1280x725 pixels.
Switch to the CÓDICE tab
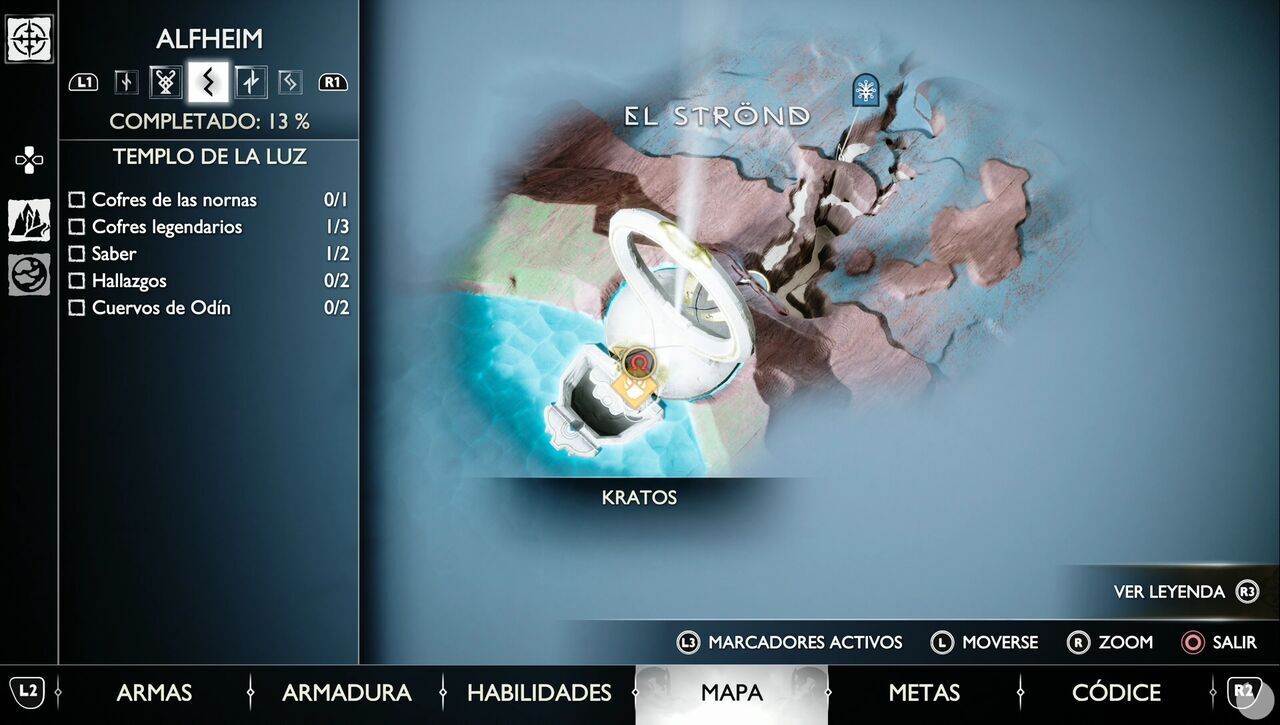click(x=1116, y=692)
